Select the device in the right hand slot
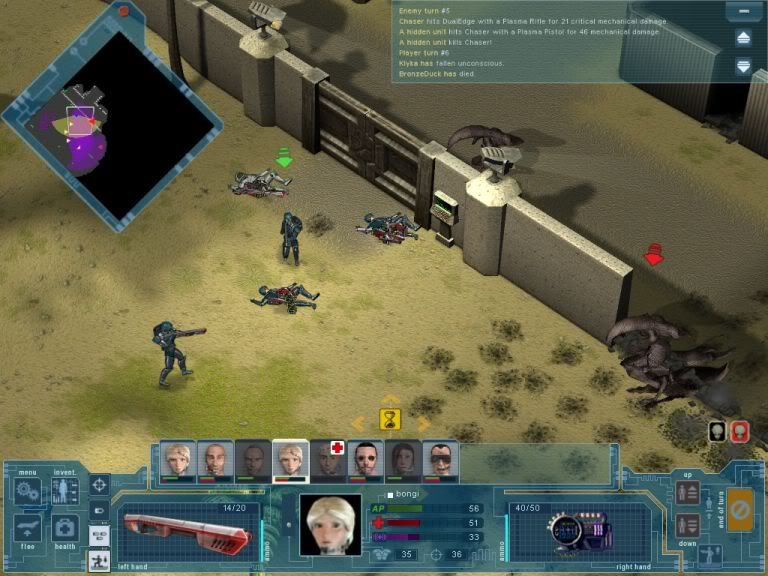 (x=575, y=529)
